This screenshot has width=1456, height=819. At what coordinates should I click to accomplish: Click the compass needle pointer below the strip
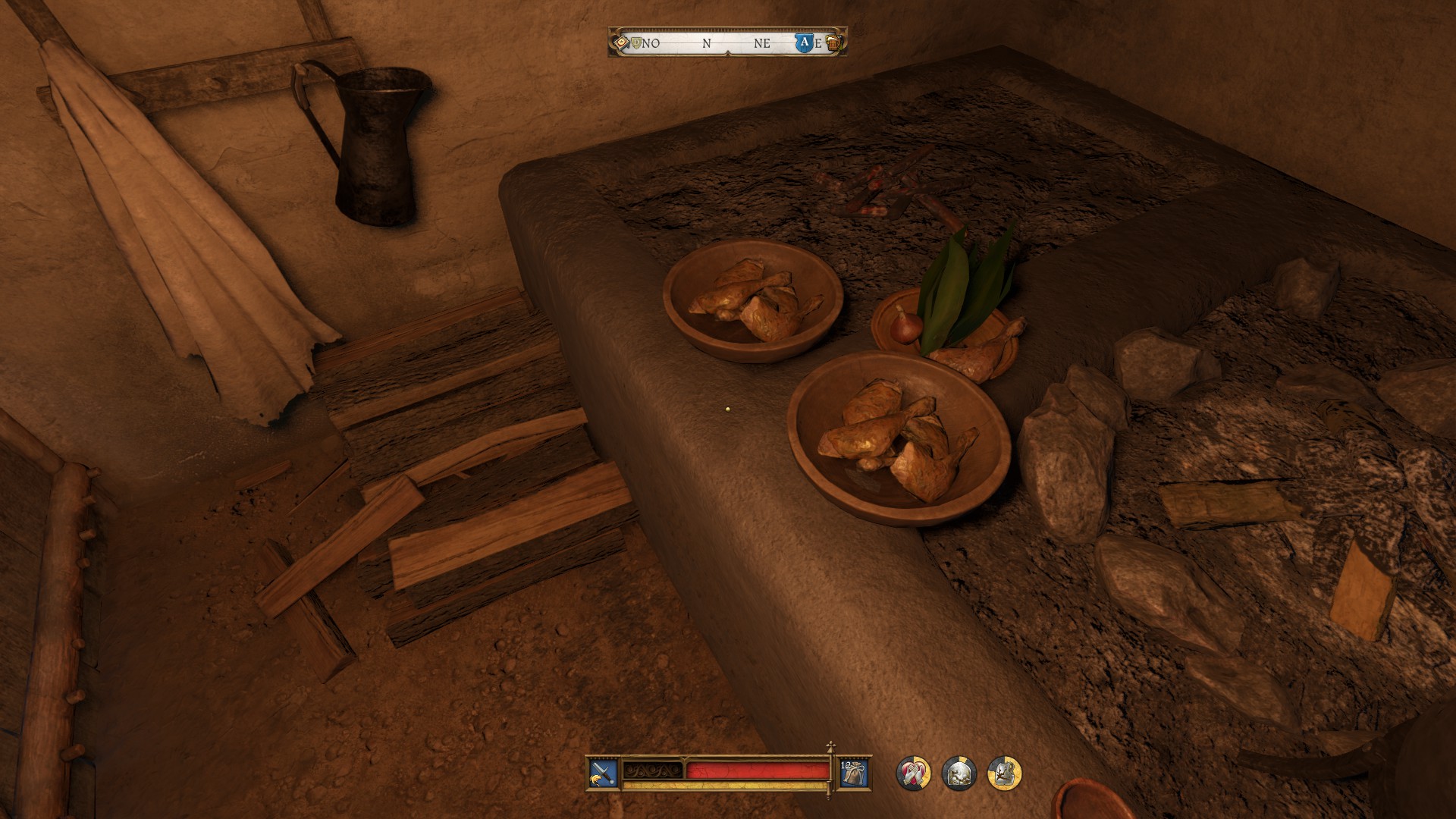727,52
